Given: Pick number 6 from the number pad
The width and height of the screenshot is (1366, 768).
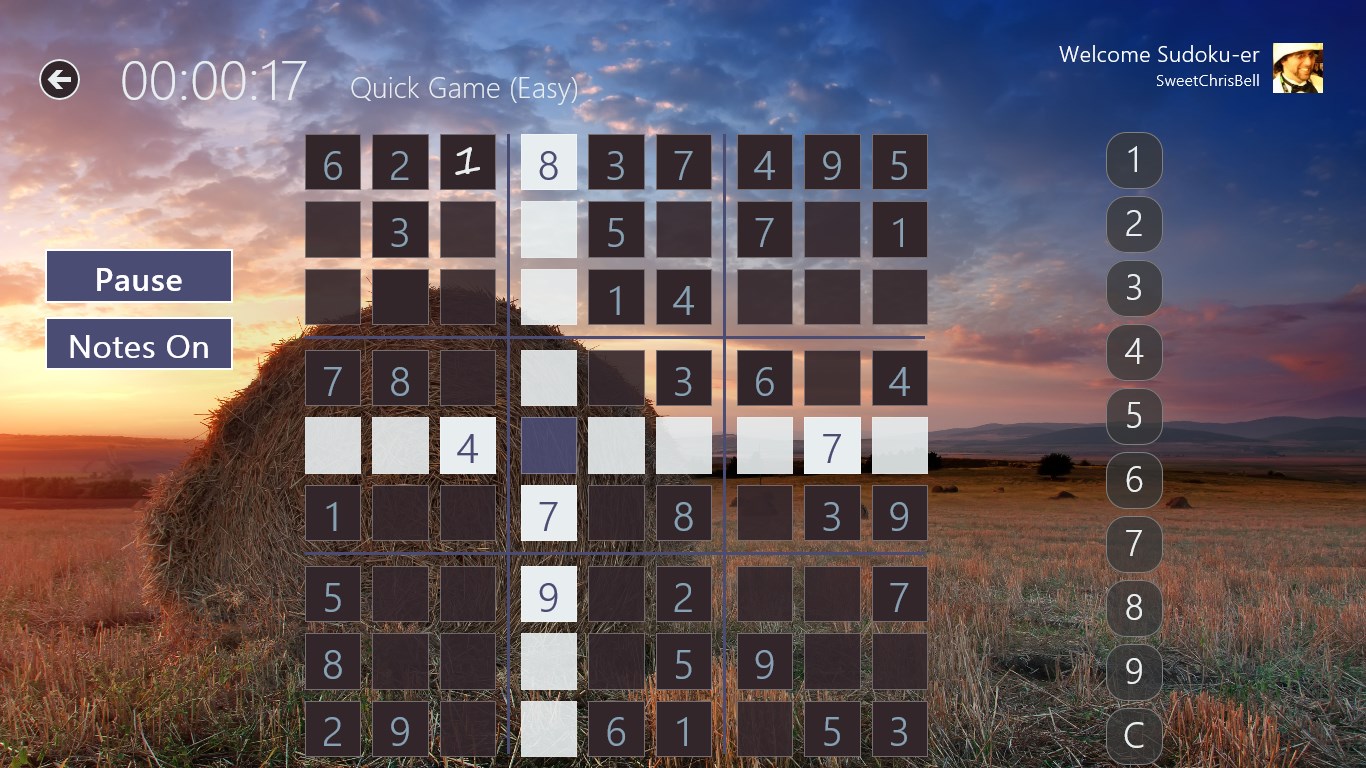Looking at the screenshot, I should pos(1134,480).
